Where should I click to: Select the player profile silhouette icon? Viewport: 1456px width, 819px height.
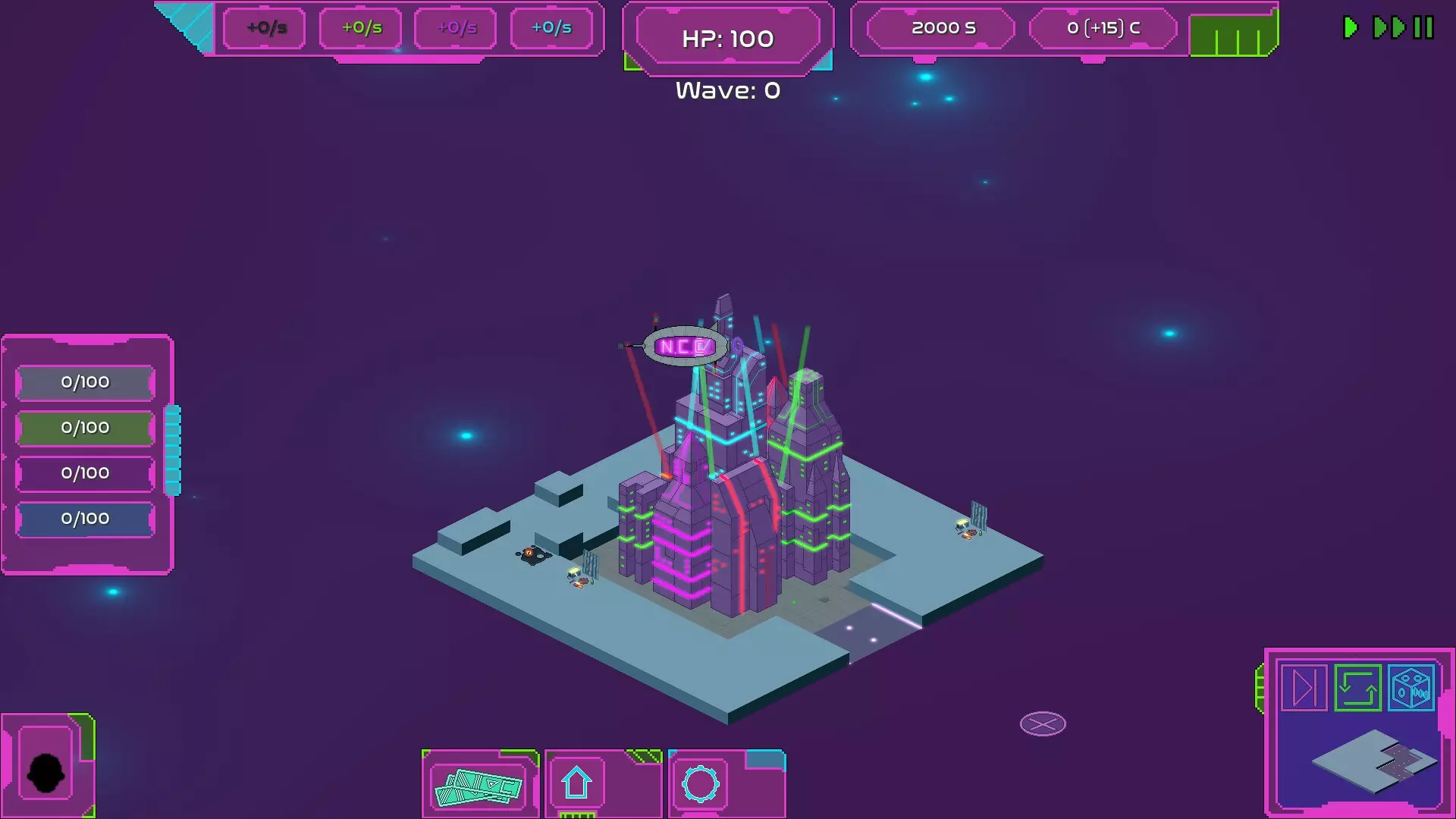click(47, 770)
